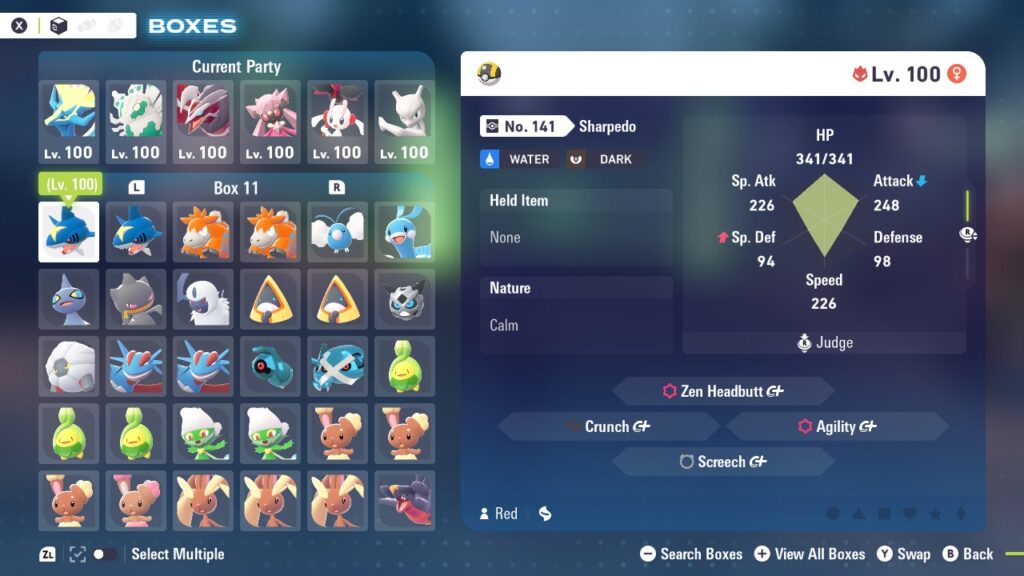This screenshot has width=1024, height=576.
Task: Open the Box 11 title header
Action: tap(236, 188)
